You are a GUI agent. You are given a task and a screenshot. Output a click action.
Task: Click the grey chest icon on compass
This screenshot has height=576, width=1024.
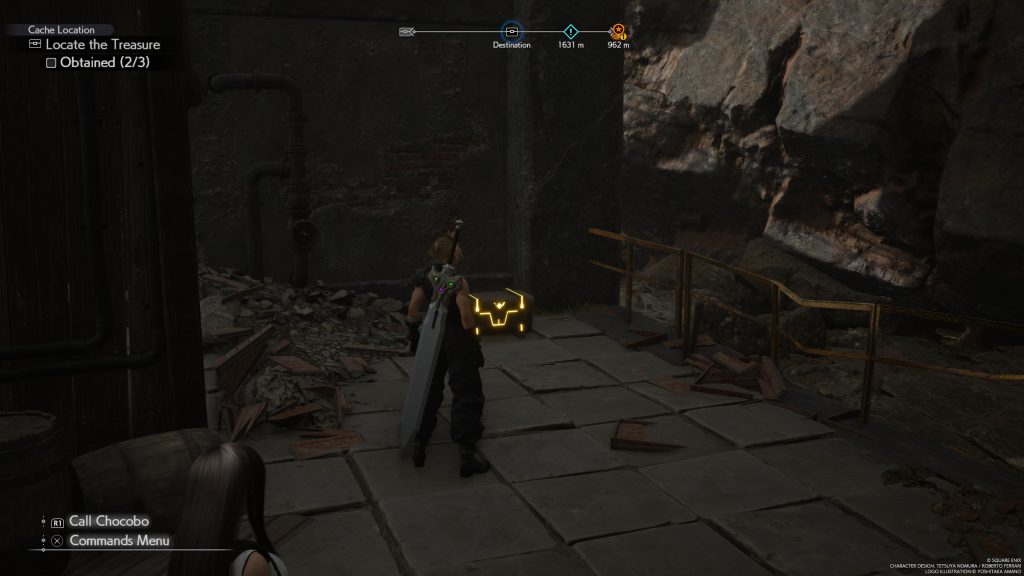click(x=406, y=31)
